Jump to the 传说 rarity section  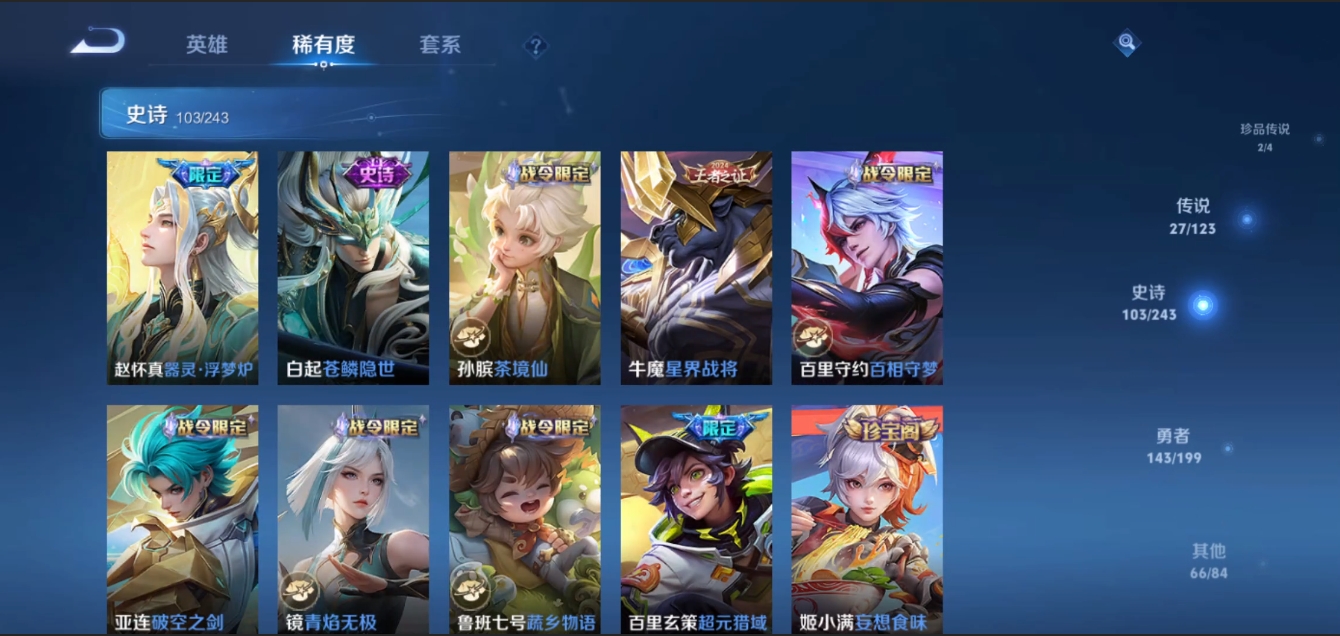pos(1193,216)
